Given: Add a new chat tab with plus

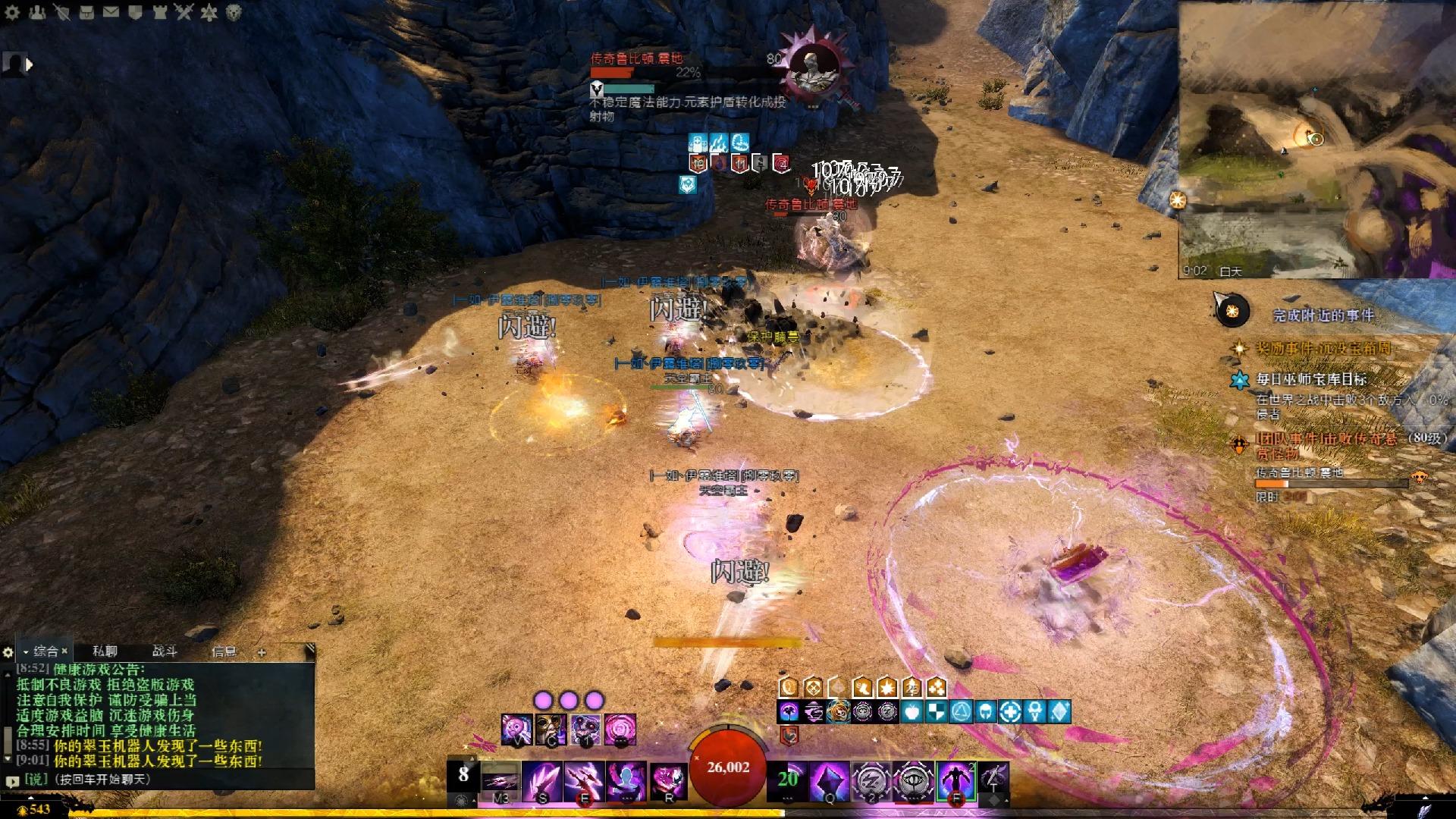Looking at the screenshot, I should coord(262,652).
